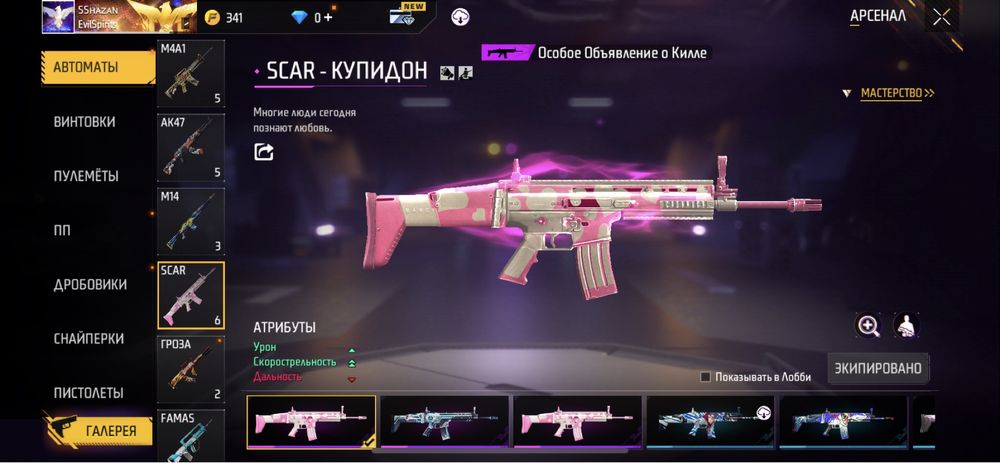This screenshot has width=1000, height=463.
Task: Switch to the Пистолеты tab
Action: coord(88,393)
